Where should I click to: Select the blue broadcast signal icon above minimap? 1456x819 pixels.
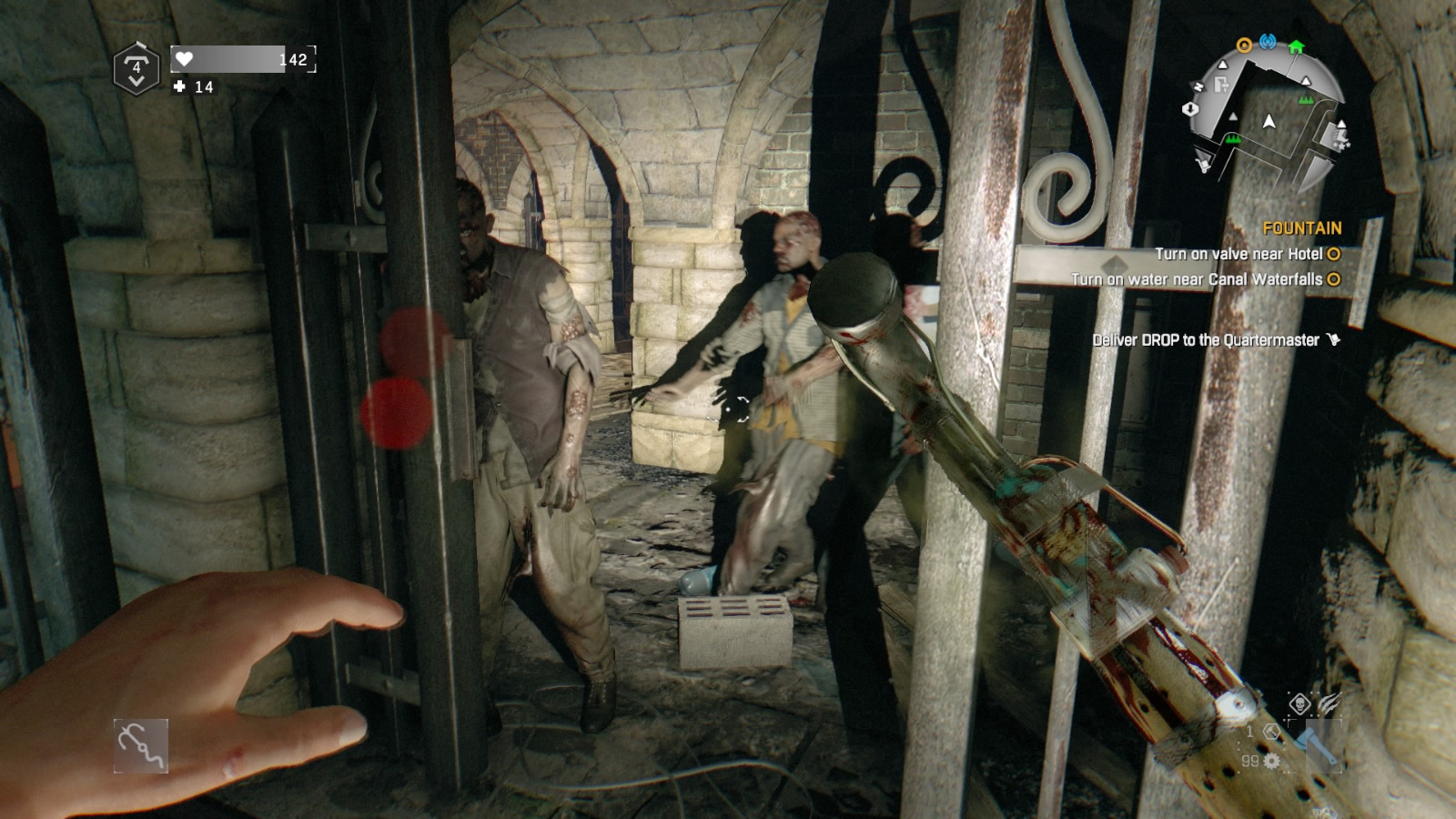pyautogui.click(x=1267, y=43)
